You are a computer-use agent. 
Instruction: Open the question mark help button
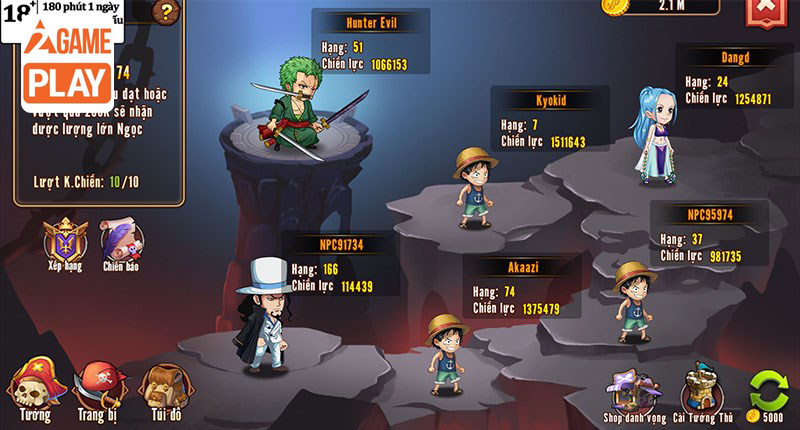click(165, 12)
